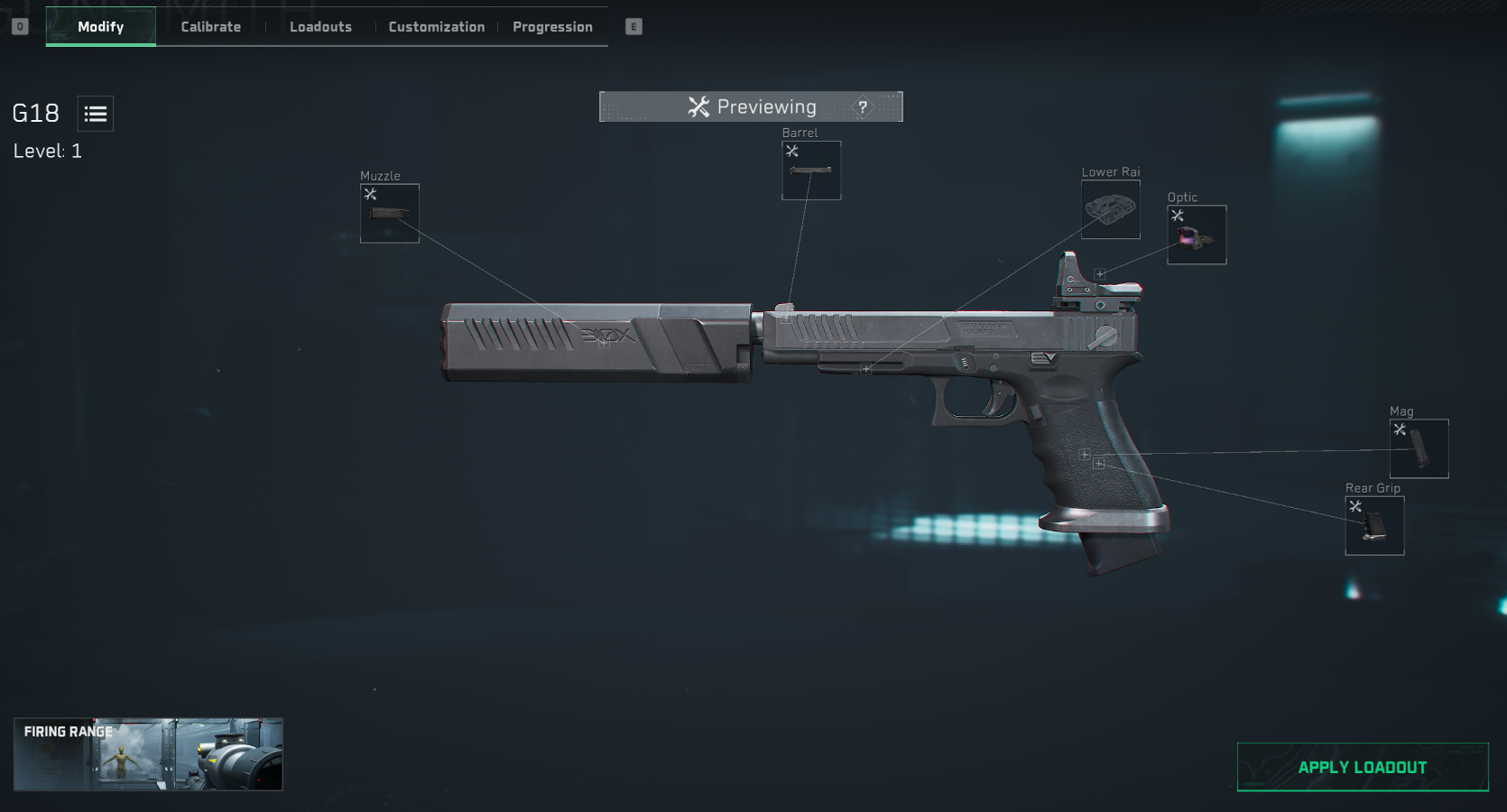Go to the Loadouts tab

[320, 27]
